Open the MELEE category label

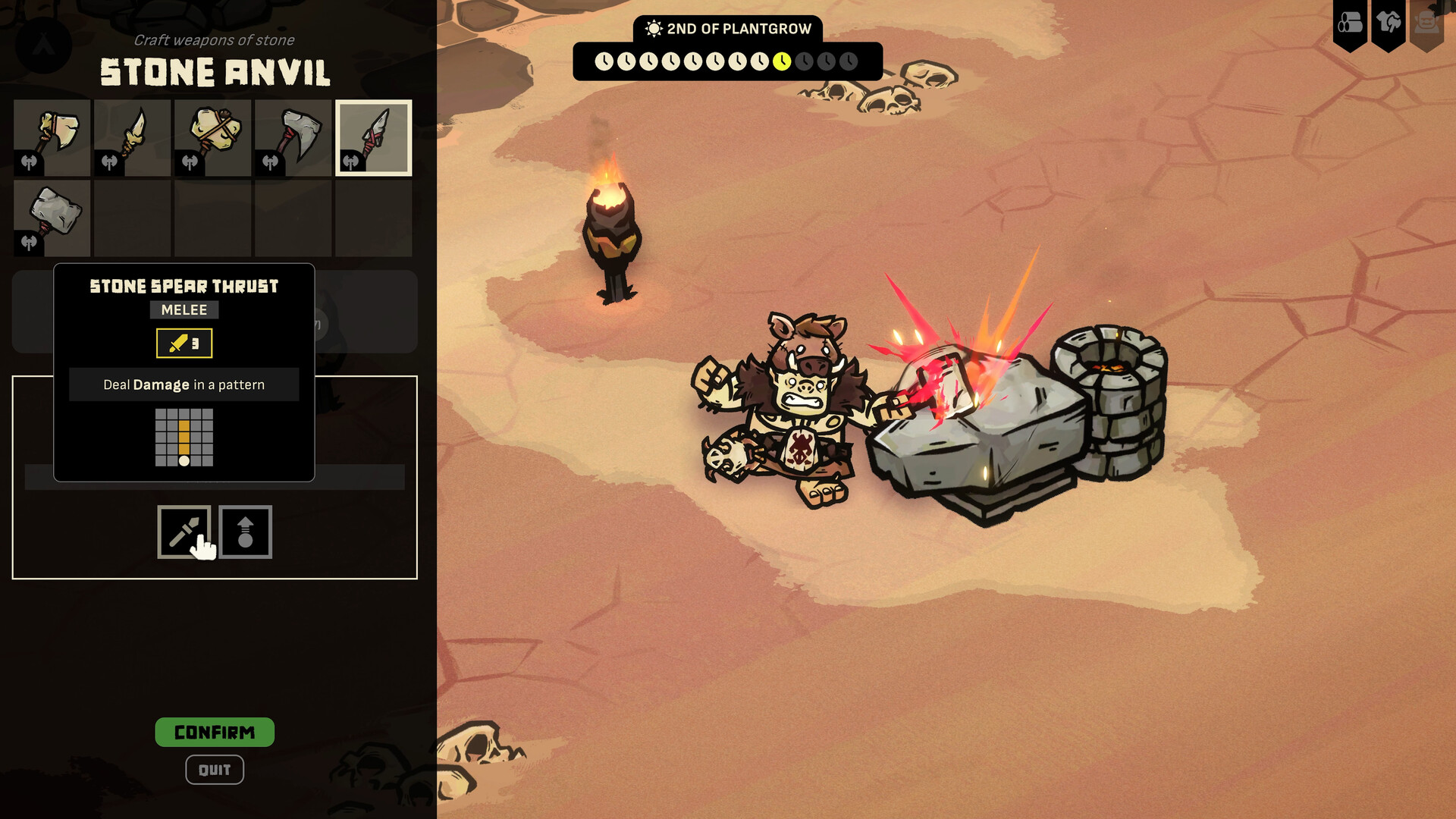click(184, 309)
